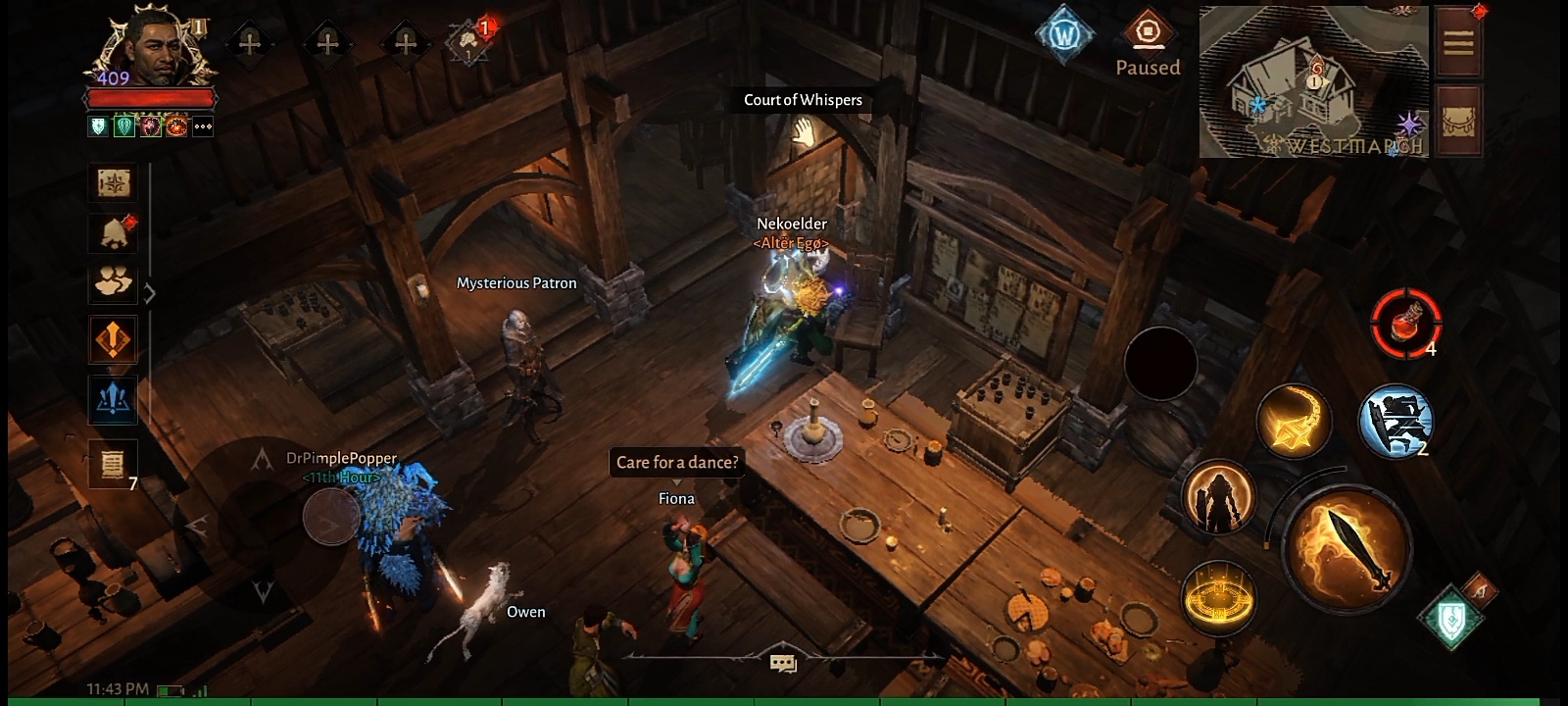This screenshot has height=706, width=1568.
Task: Click the blue W world icon
Action: (x=1064, y=36)
